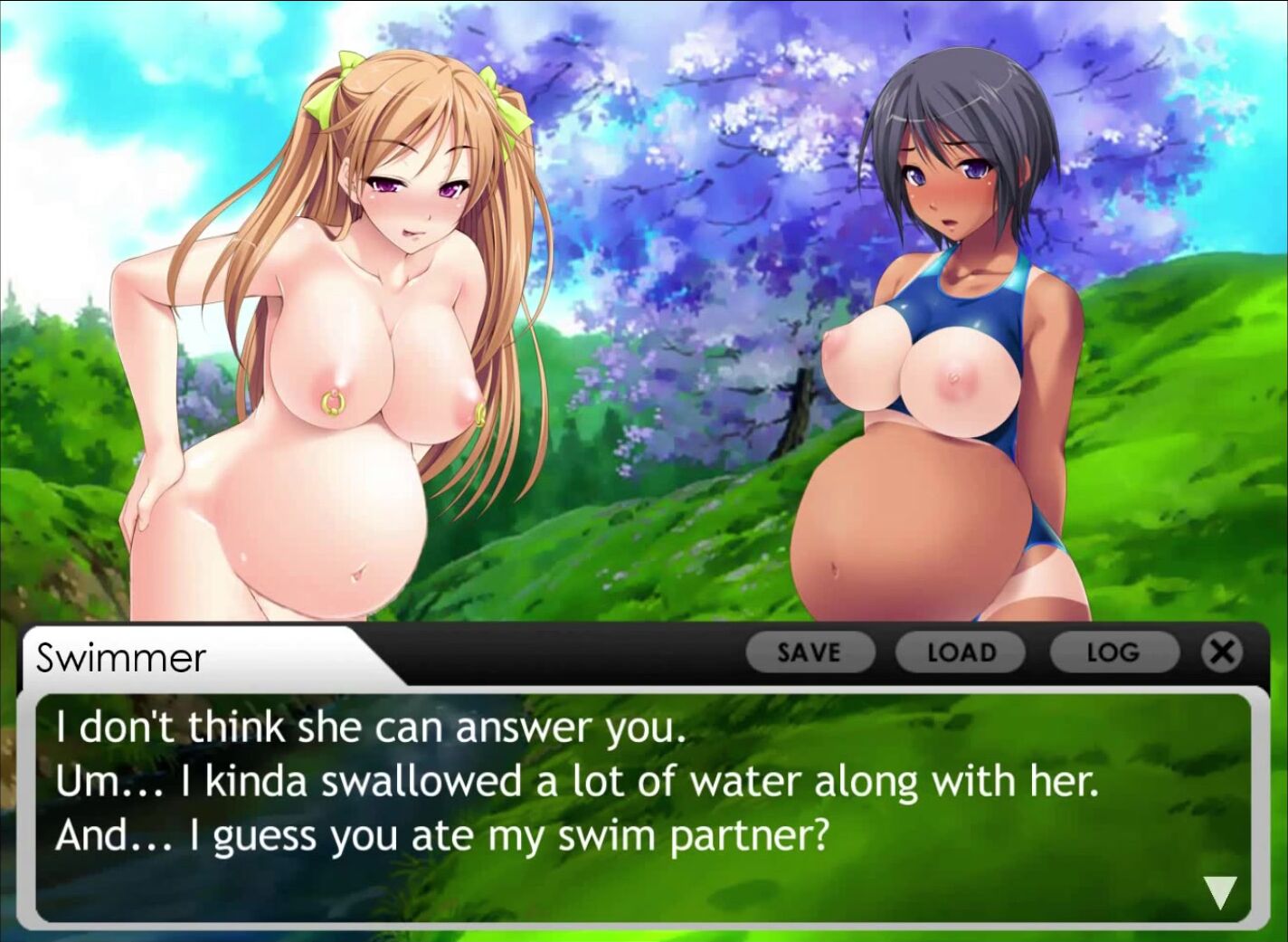This screenshot has width=1288, height=942.
Task: Hide the dialogue box with X
Action: (1222, 652)
